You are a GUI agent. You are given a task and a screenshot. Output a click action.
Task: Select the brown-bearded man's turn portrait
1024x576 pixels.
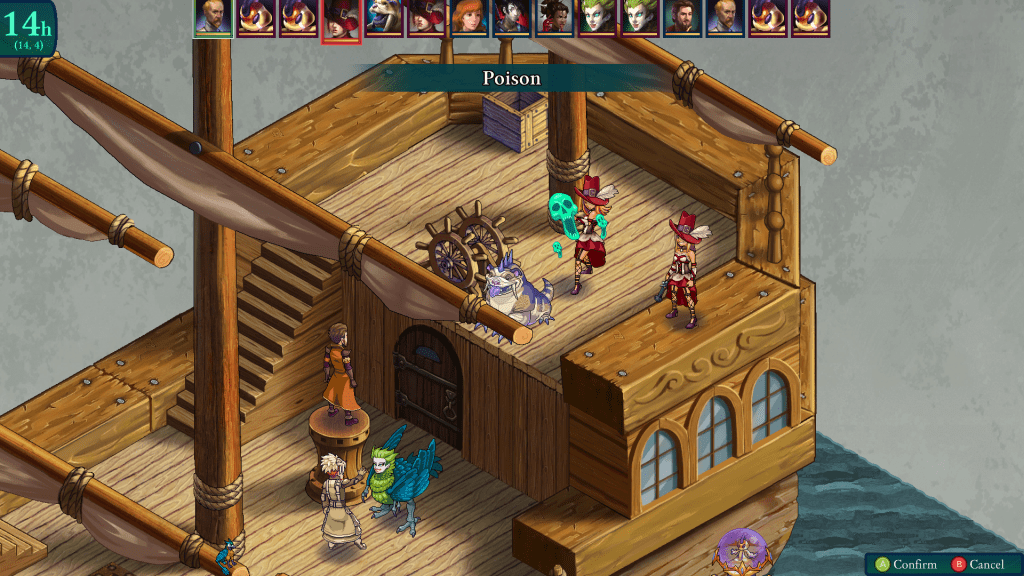[683, 18]
